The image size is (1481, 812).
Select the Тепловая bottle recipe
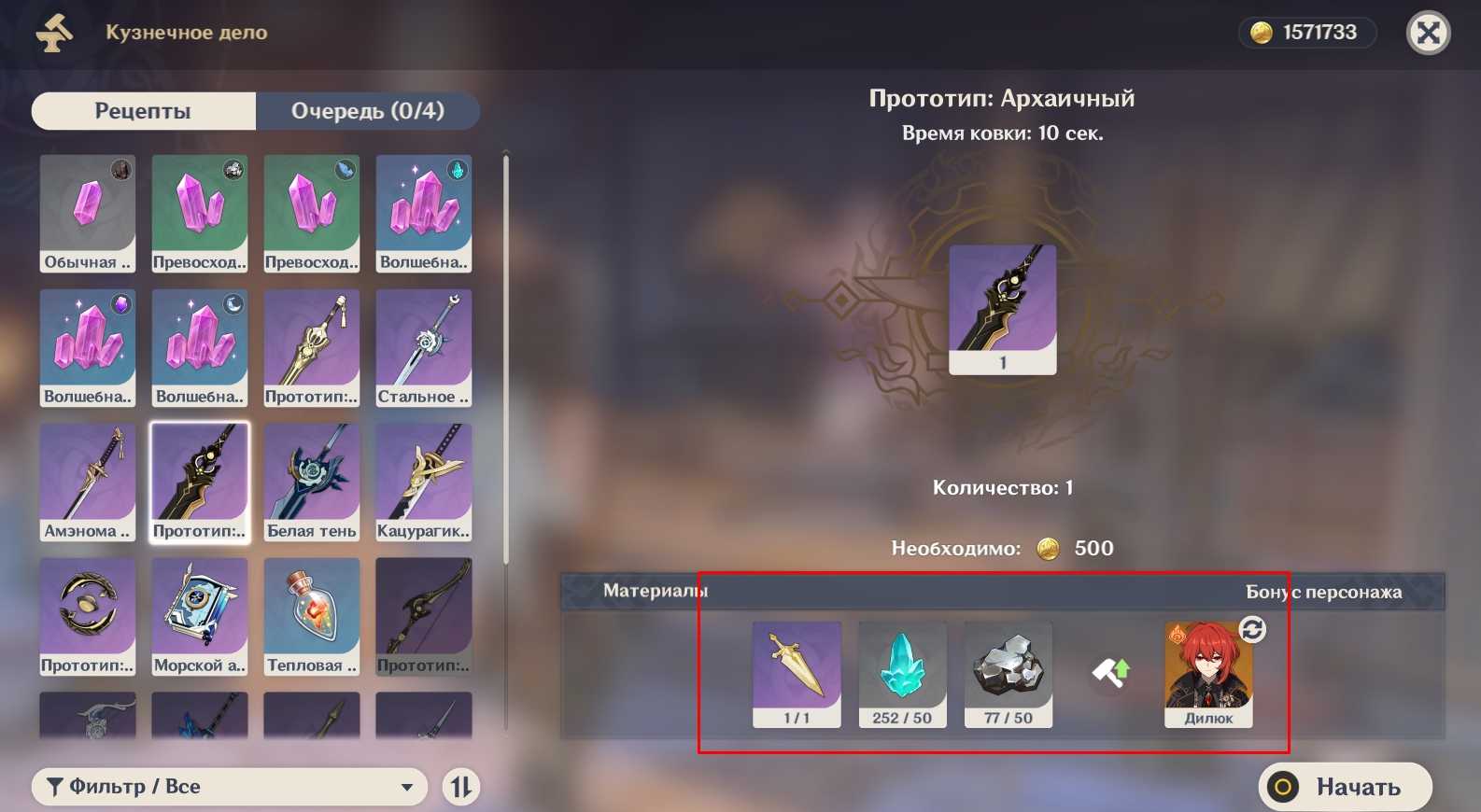[x=311, y=616]
